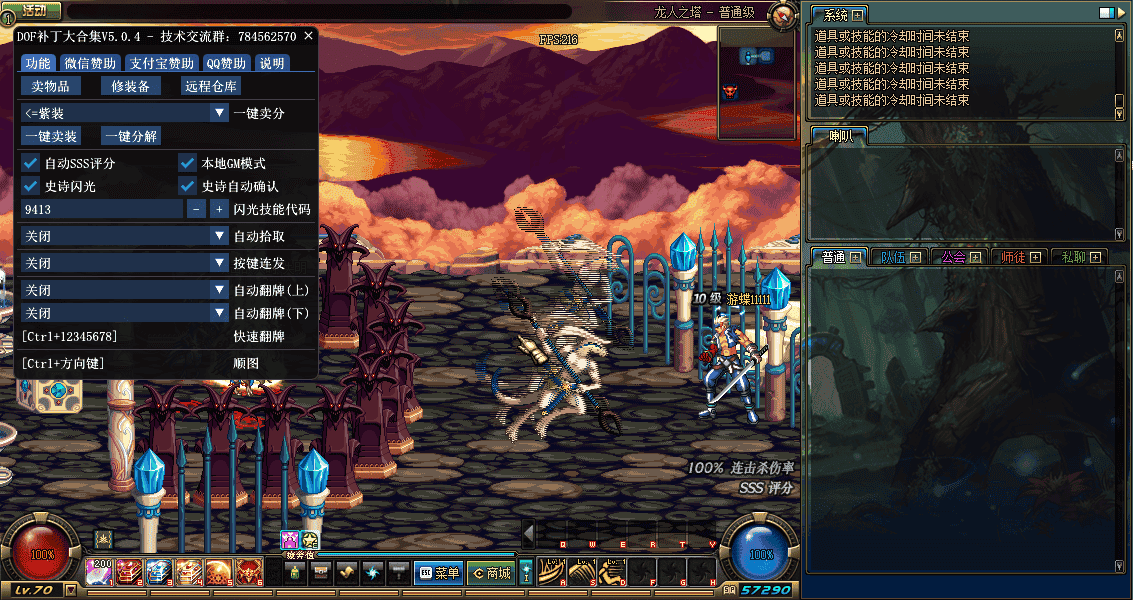Open the 自动拾取 dropdown
Viewport: 1133px width, 600px height.
125,237
